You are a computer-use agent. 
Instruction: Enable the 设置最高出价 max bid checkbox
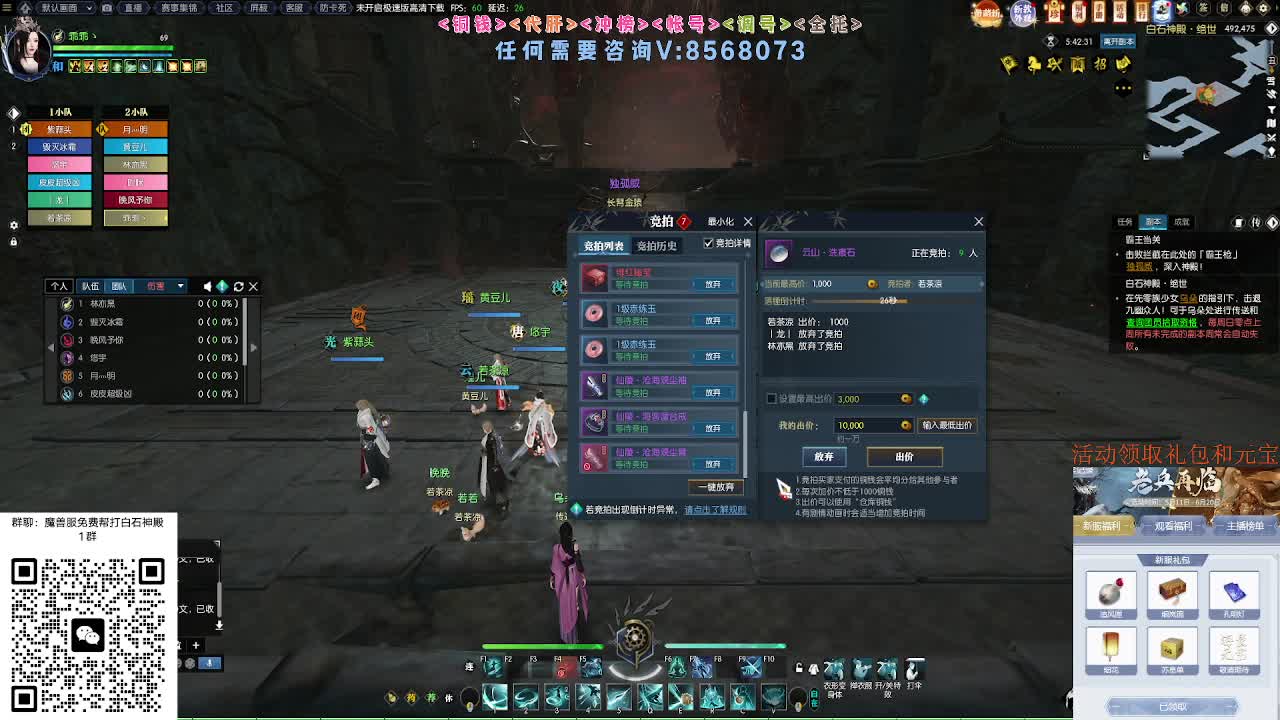771,398
